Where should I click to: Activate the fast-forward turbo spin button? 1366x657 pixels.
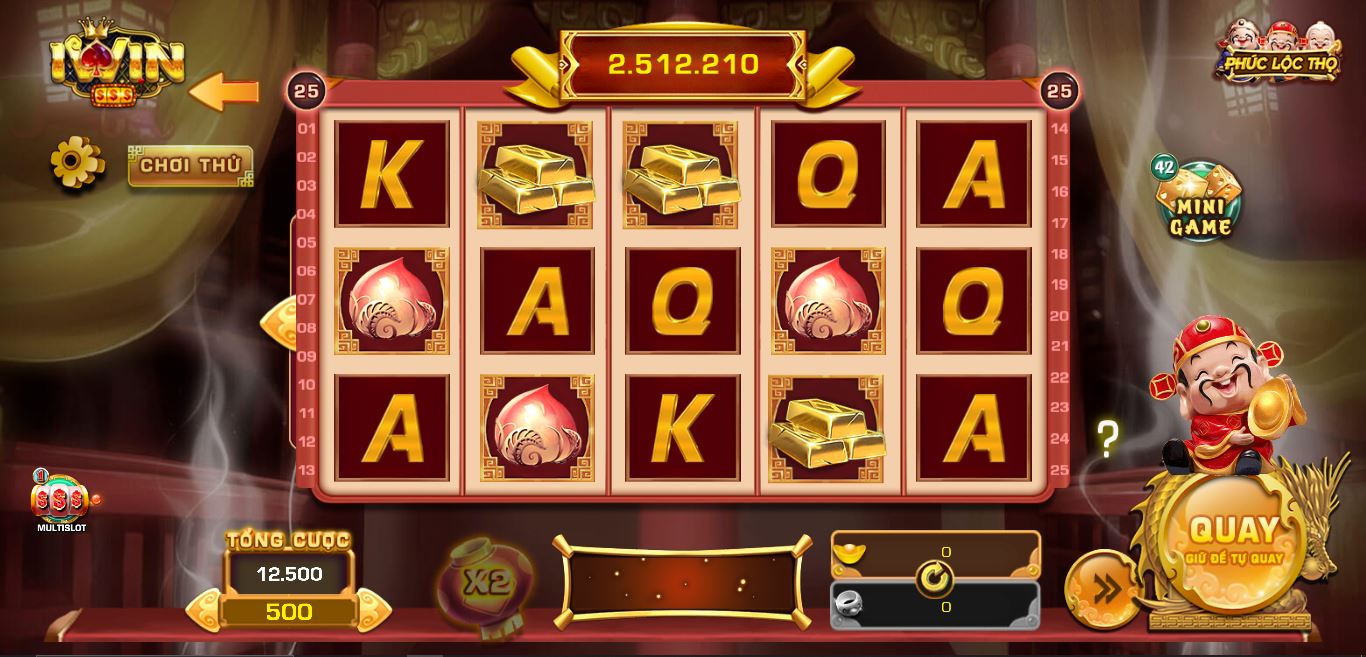1102,590
